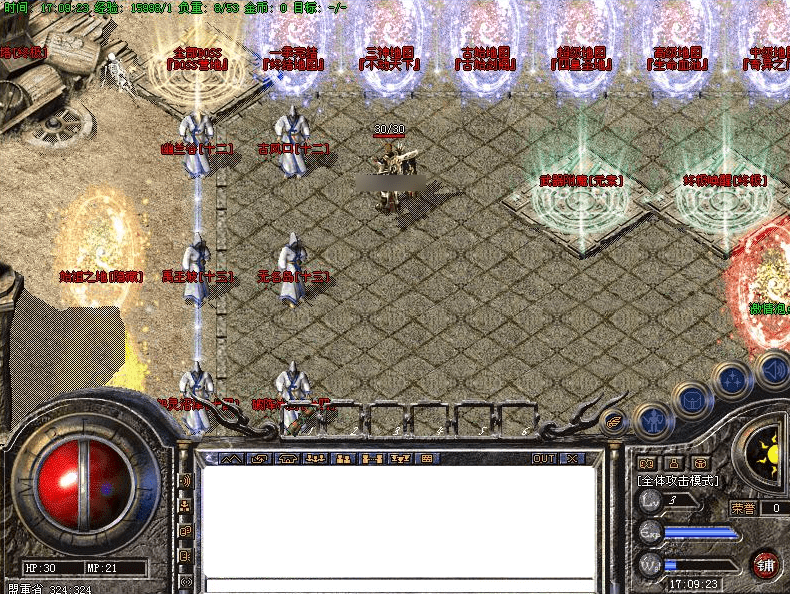
Task: Click the OUT button on chat panel
Action: 543,459
